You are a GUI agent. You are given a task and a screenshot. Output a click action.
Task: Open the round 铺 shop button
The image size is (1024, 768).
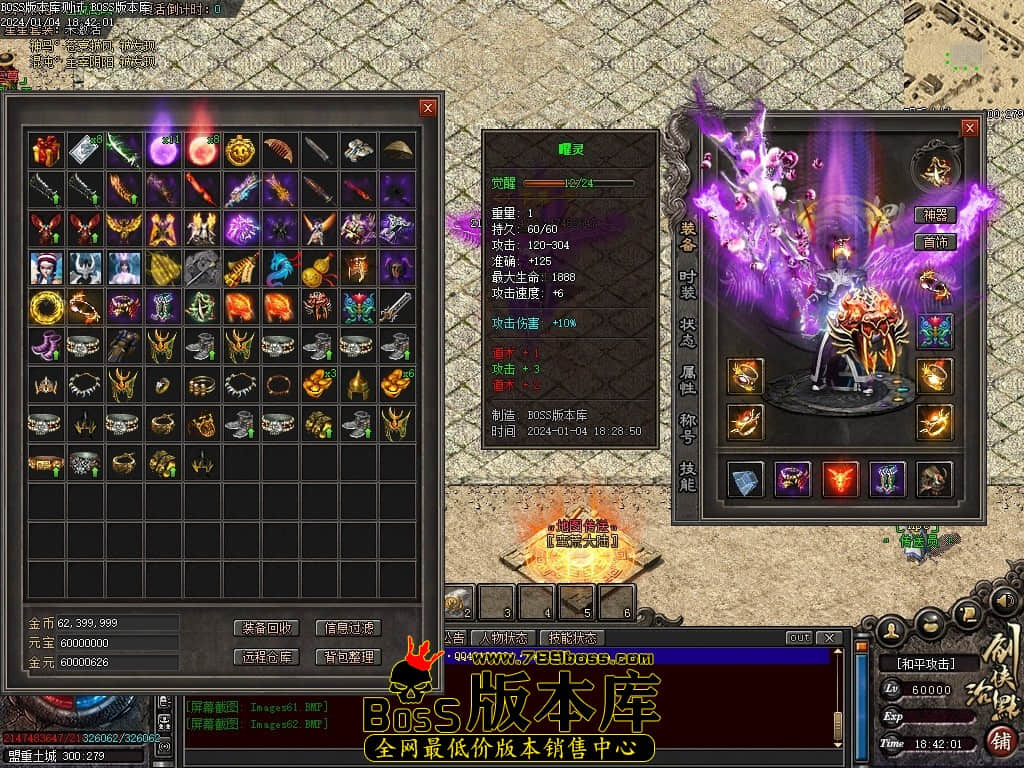[x=999, y=742]
